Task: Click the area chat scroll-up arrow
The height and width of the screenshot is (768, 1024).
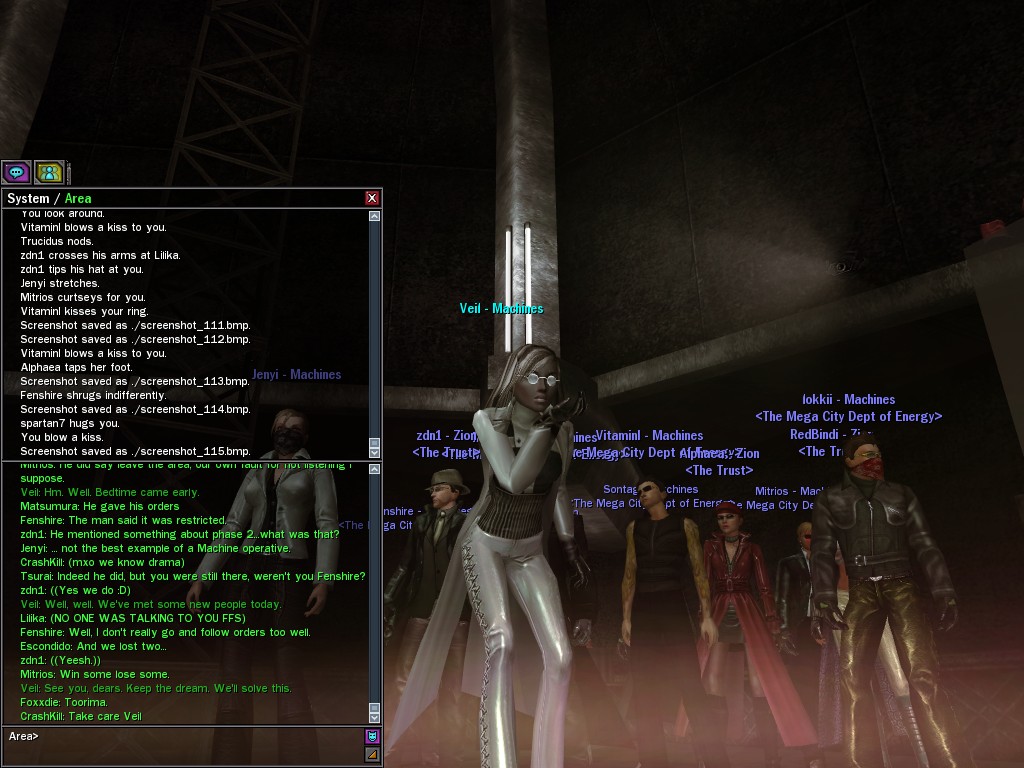Action: tap(375, 468)
